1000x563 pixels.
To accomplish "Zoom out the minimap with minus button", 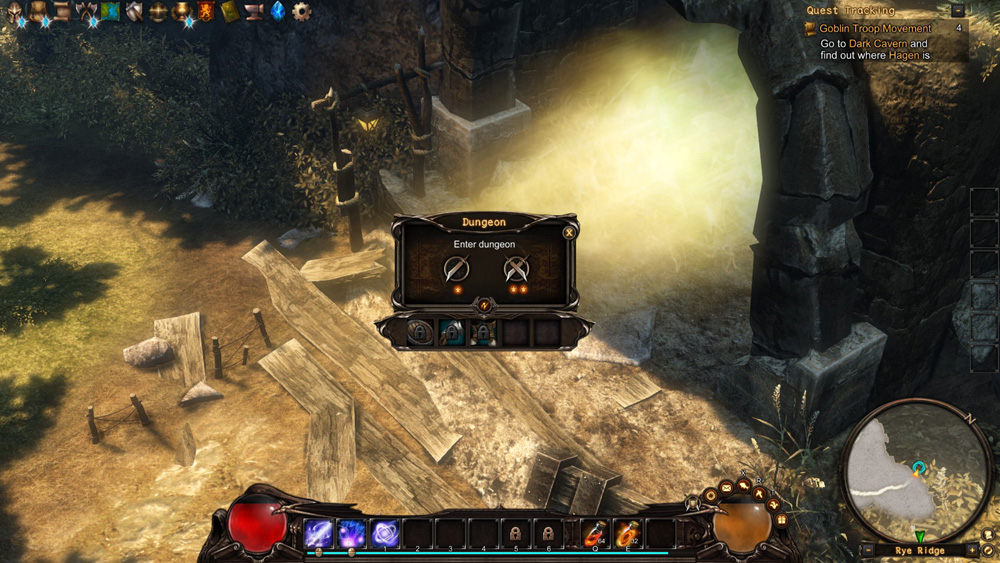I will (x=868, y=550).
